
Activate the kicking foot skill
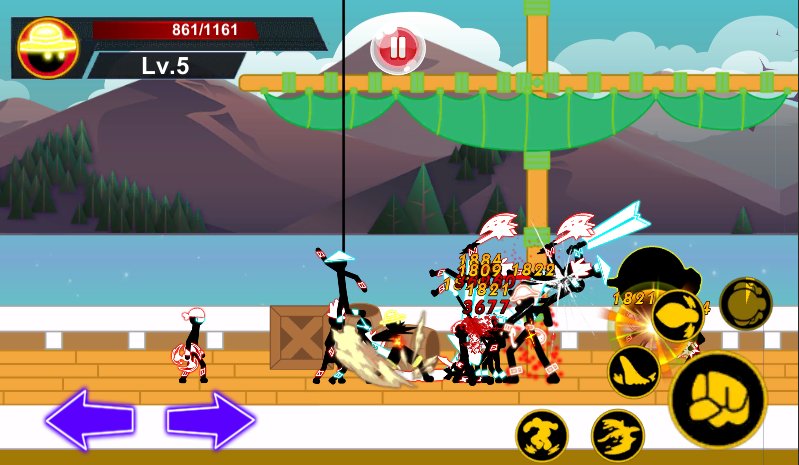click(x=633, y=371)
